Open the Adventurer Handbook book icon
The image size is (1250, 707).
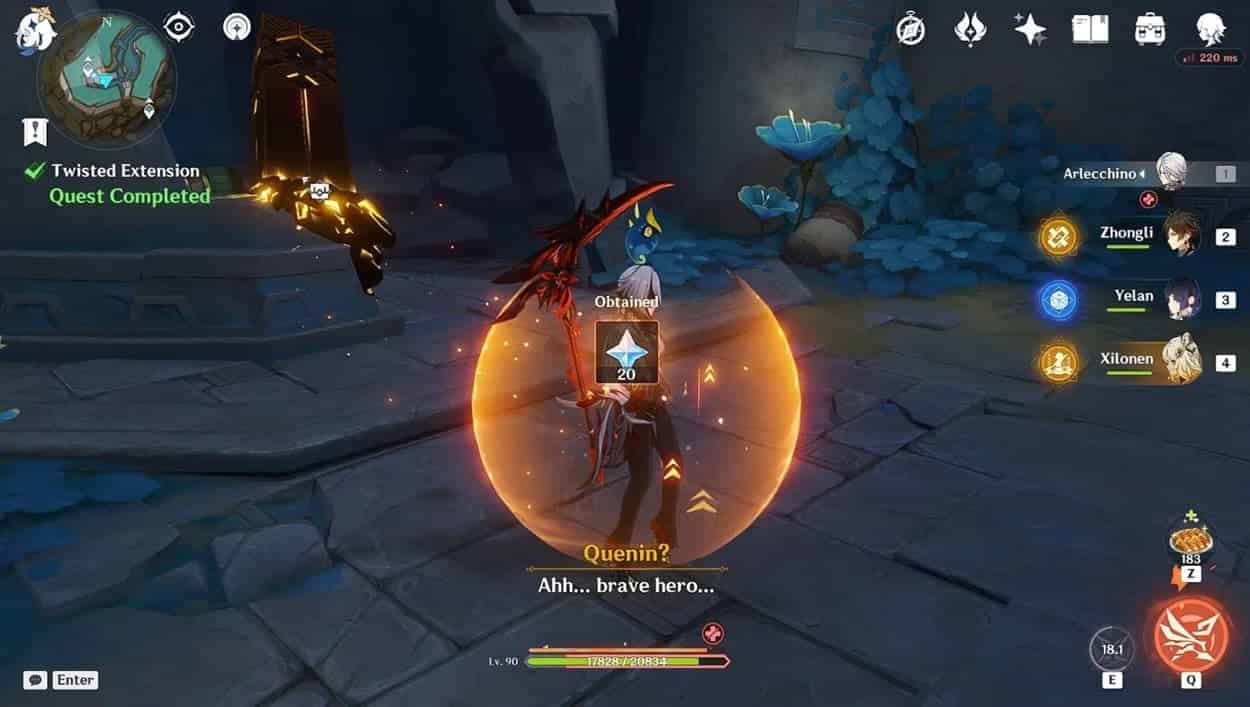pyautogui.click(x=1090, y=29)
